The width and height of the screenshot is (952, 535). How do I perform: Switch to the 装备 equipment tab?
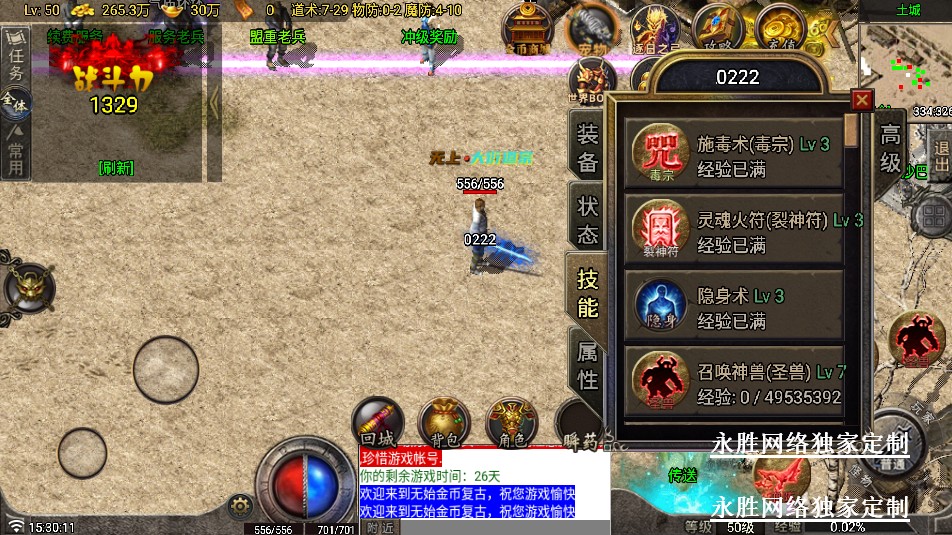coord(588,149)
